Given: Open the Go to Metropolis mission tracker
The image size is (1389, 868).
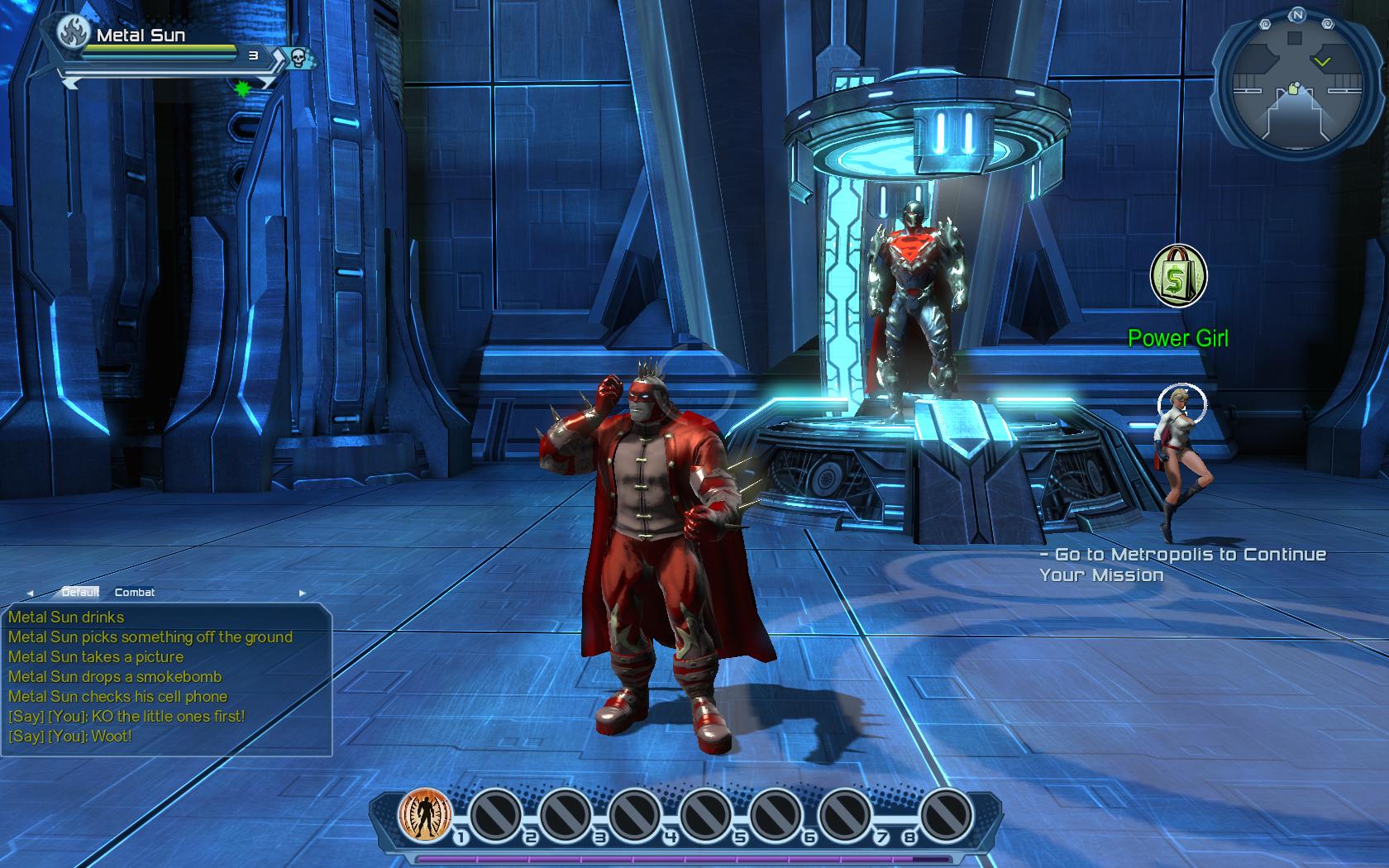Looking at the screenshot, I should click(1182, 565).
